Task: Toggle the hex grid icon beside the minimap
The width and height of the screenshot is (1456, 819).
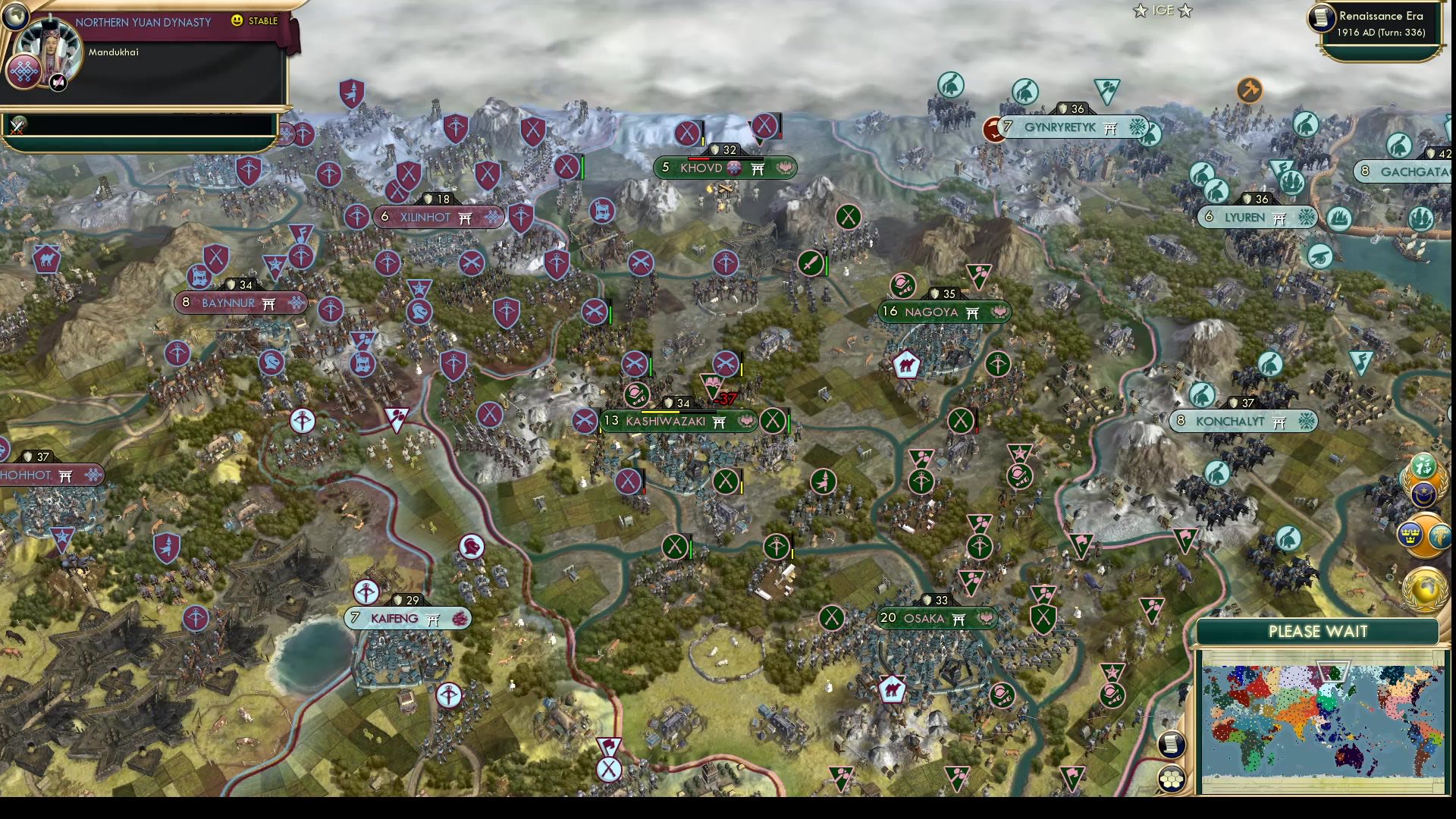Action: (x=1172, y=779)
